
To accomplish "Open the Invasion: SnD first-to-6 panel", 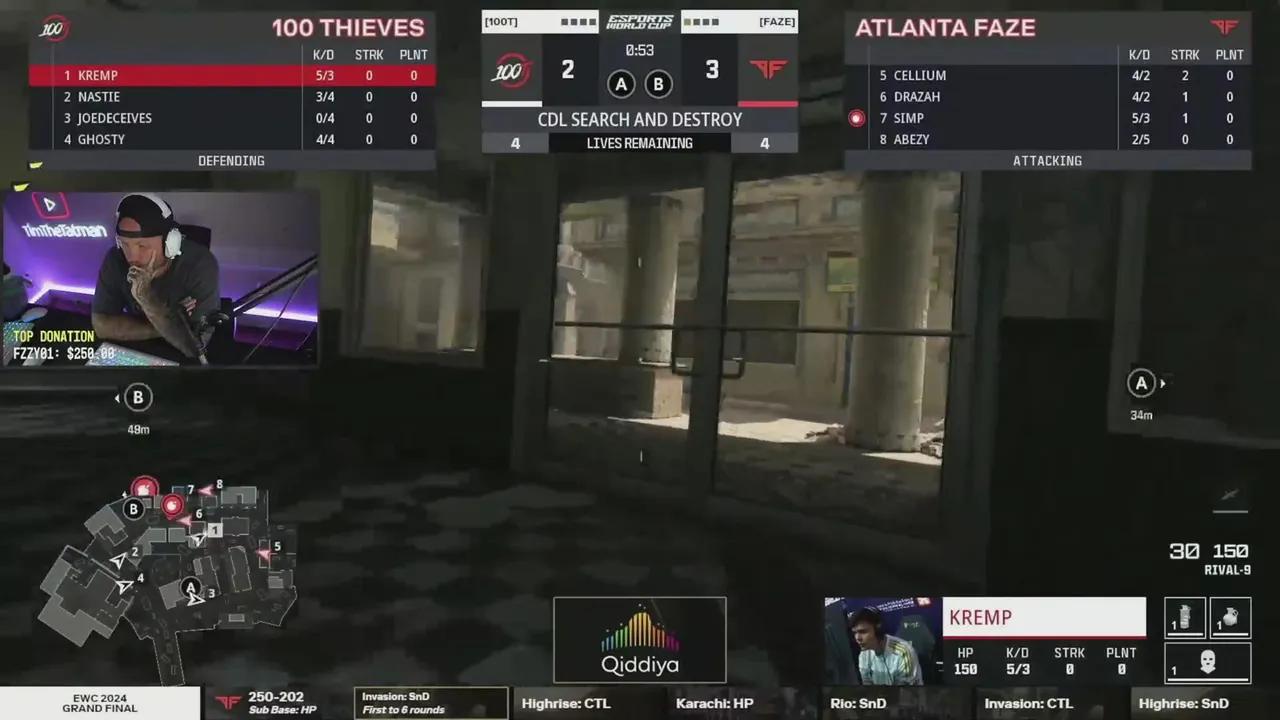I will click(x=430, y=703).
